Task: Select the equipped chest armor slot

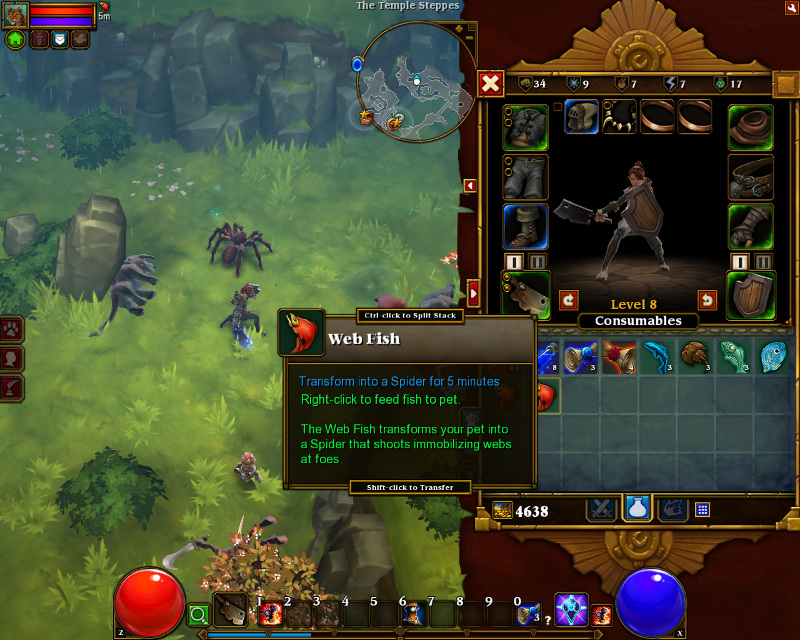Action: (525, 128)
